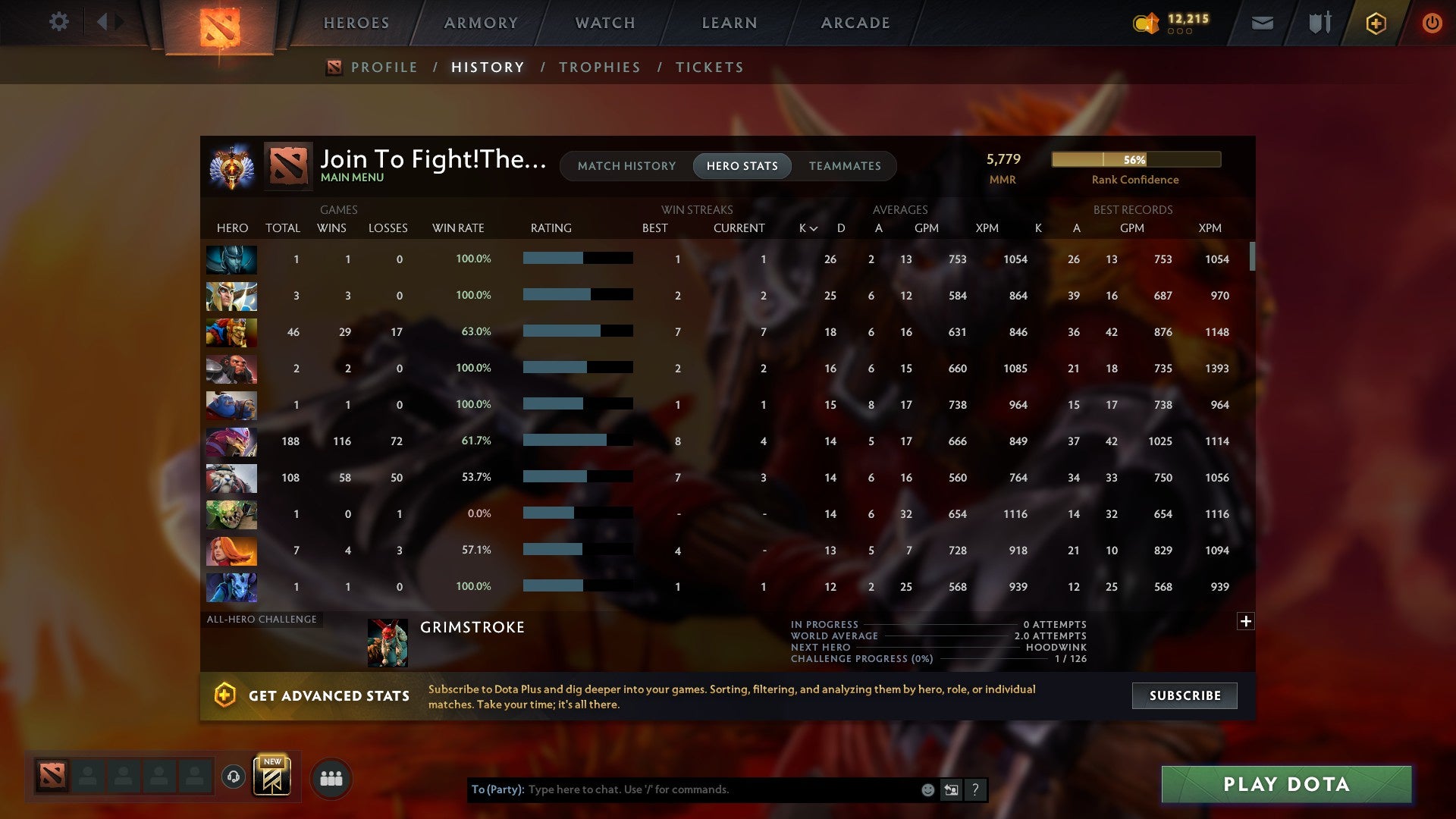
Task: Open the K column sort dropdown
Action: 806,227
